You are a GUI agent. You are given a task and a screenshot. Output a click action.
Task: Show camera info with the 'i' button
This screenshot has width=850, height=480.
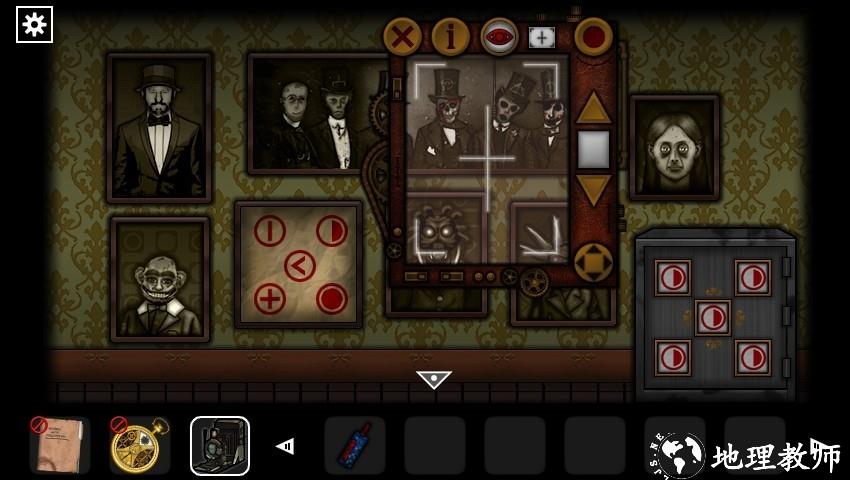[x=450, y=38]
